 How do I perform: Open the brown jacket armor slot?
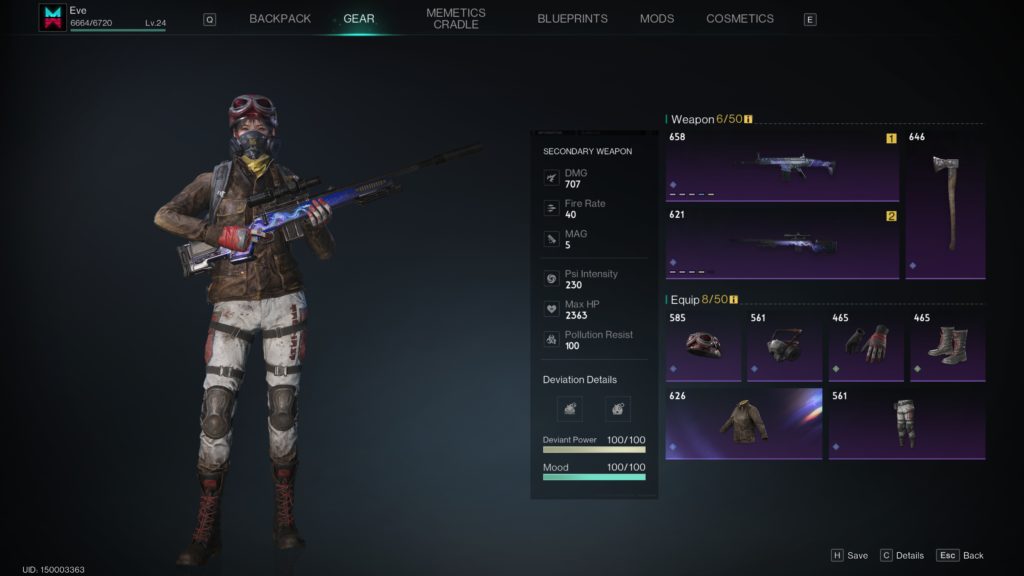click(x=743, y=423)
